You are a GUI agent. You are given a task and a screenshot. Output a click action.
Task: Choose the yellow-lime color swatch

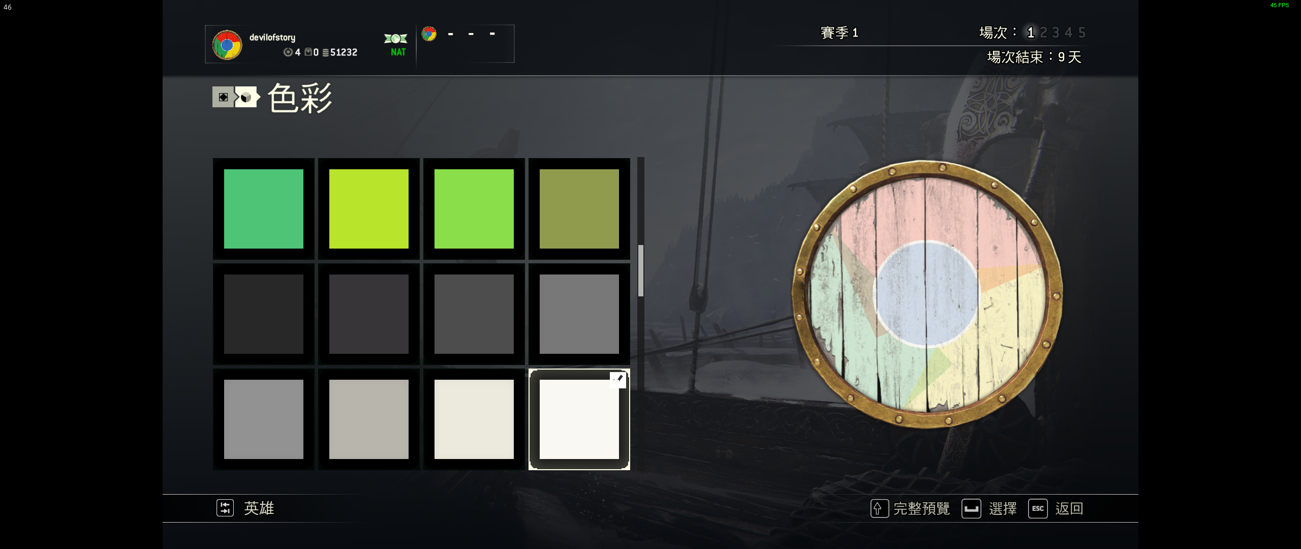click(368, 208)
